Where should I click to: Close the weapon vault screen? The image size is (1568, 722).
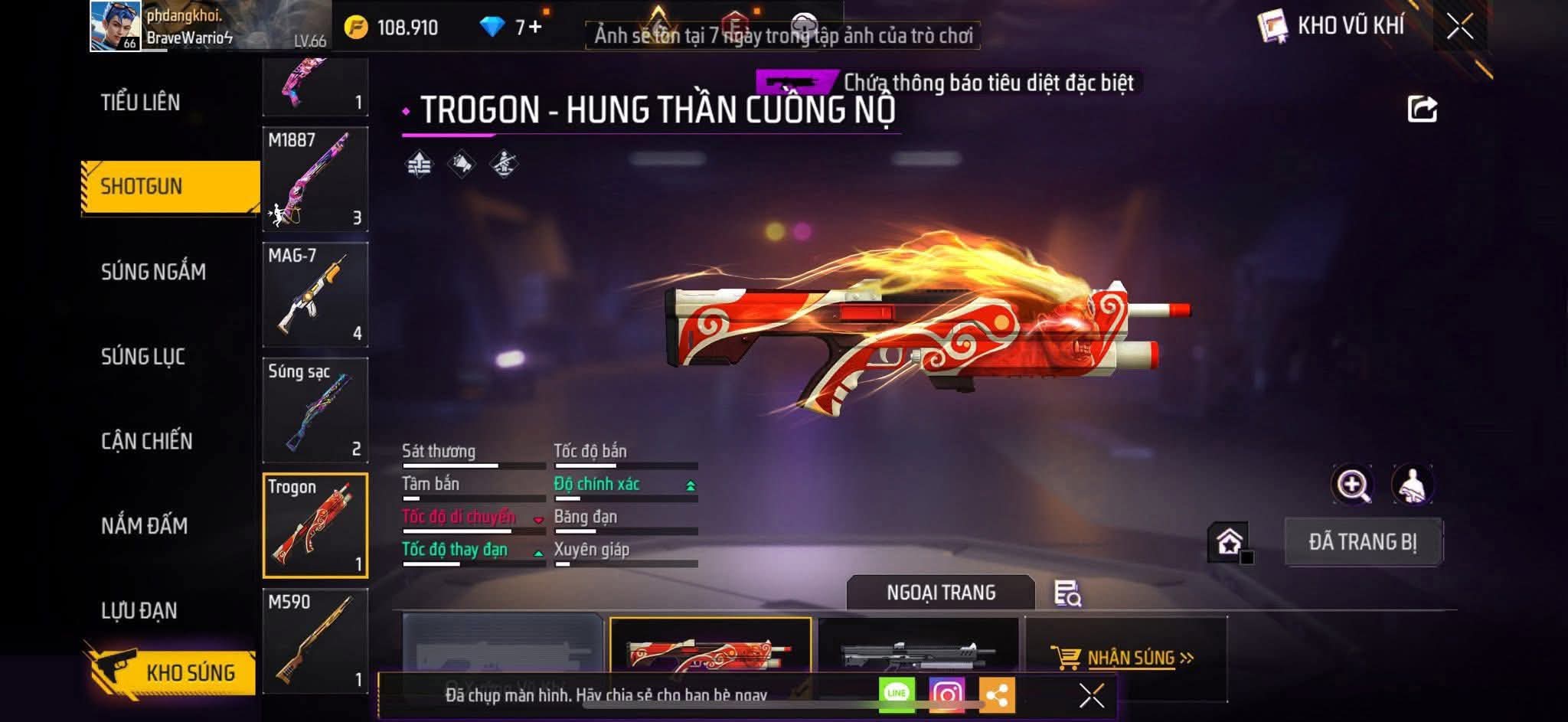(1459, 27)
